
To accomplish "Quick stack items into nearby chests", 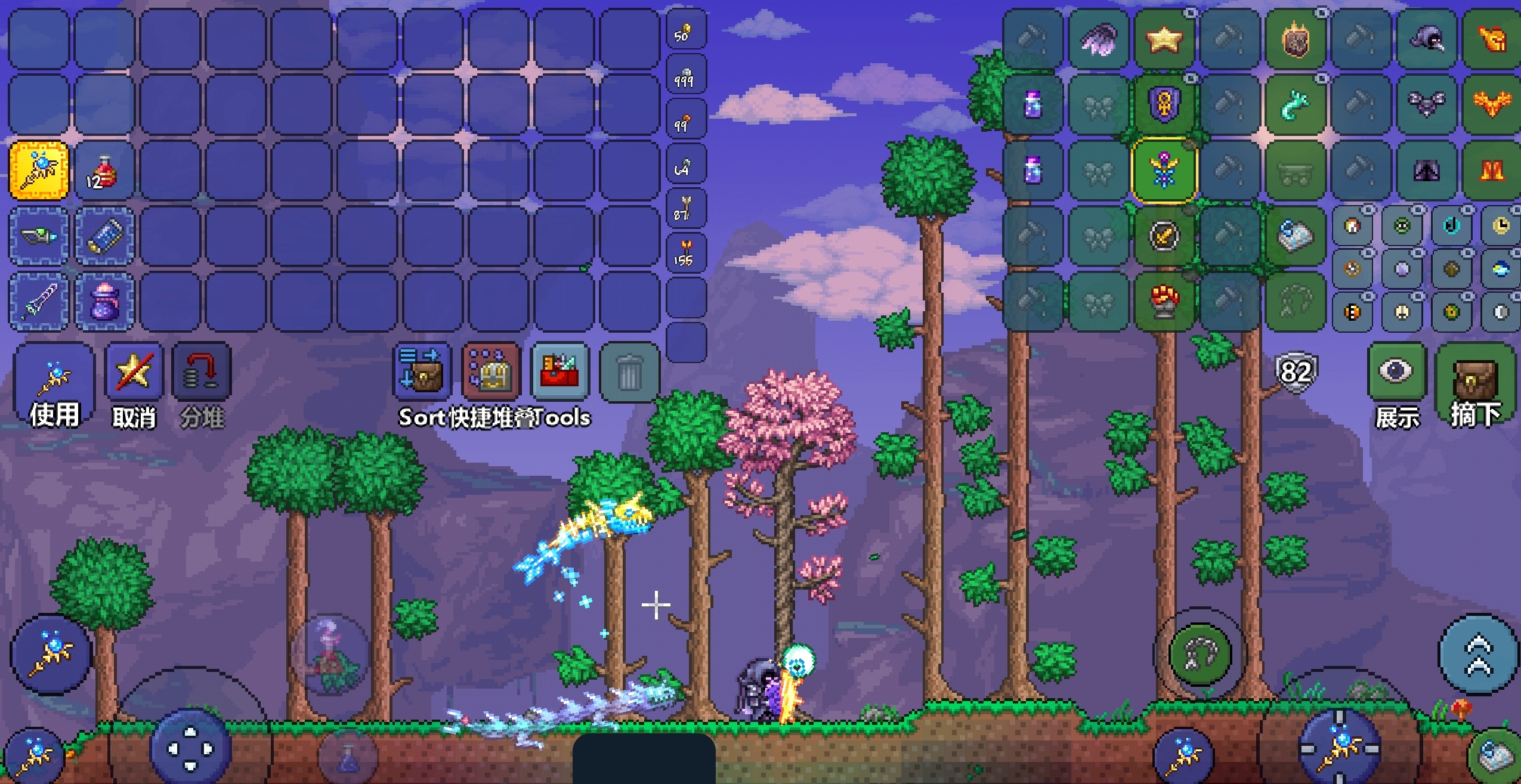I will click(491, 371).
